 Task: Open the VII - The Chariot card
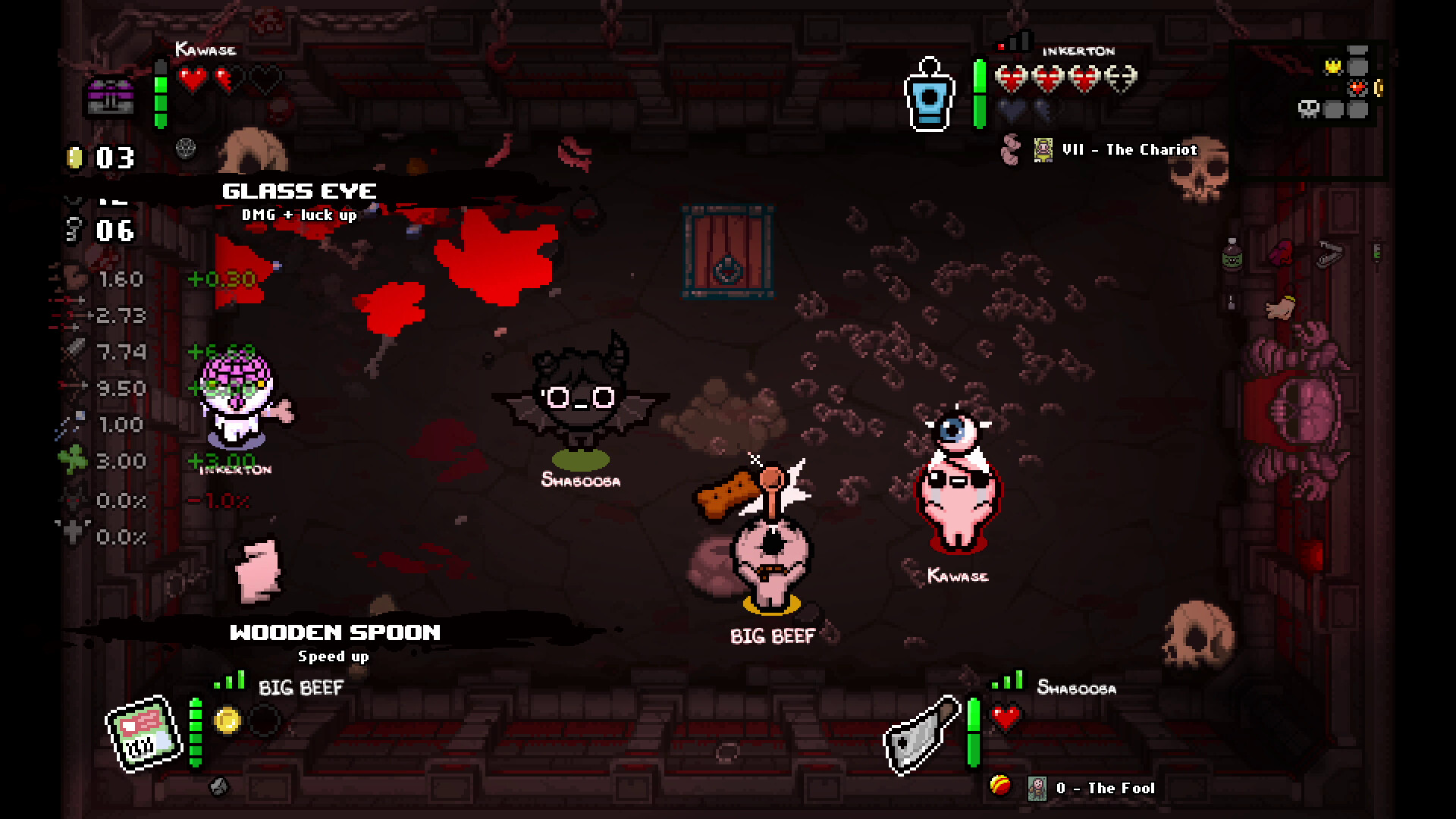tap(1045, 149)
